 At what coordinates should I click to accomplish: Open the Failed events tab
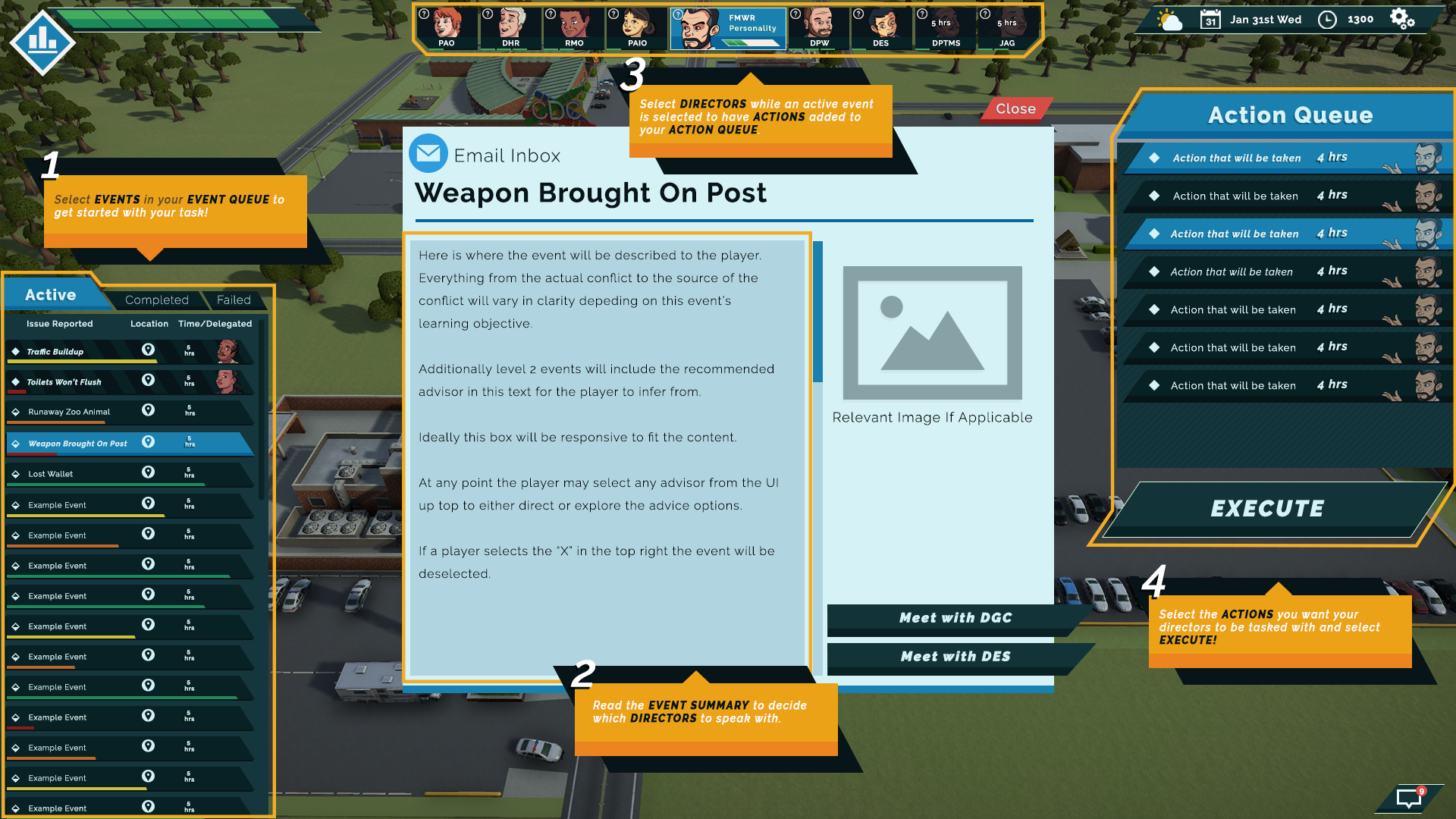(234, 300)
